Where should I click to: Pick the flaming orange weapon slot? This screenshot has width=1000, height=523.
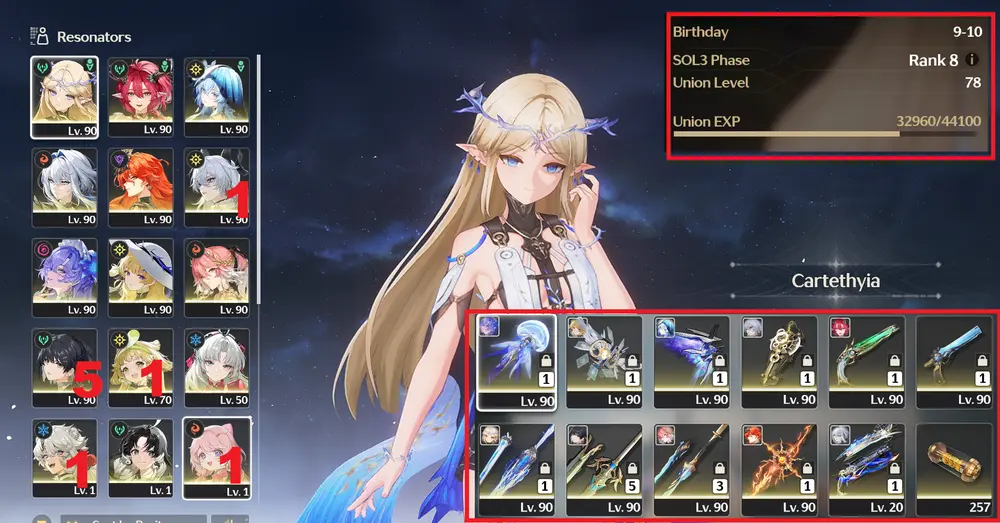click(x=777, y=468)
